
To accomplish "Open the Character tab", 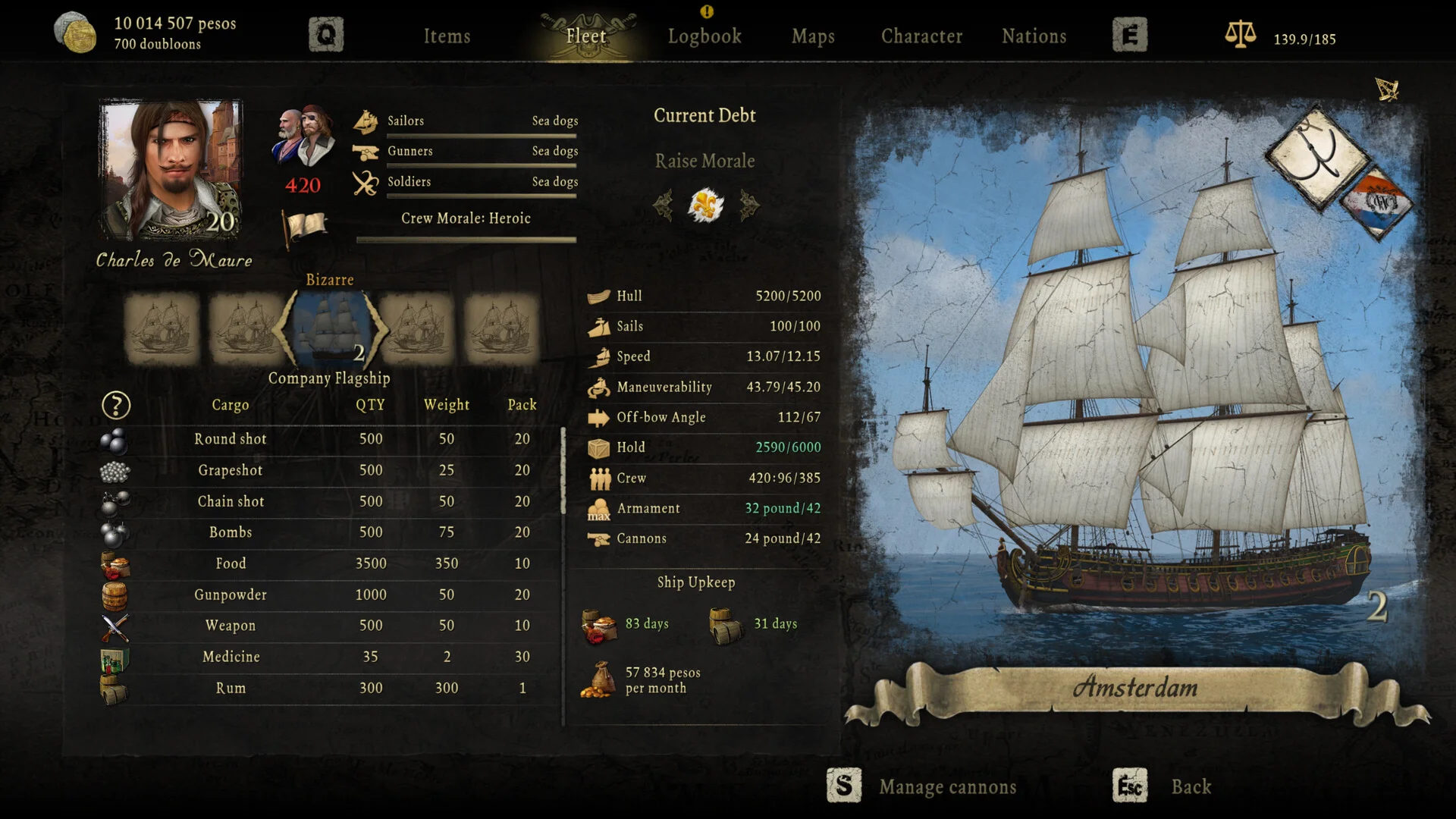I will click(x=921, y=36).
